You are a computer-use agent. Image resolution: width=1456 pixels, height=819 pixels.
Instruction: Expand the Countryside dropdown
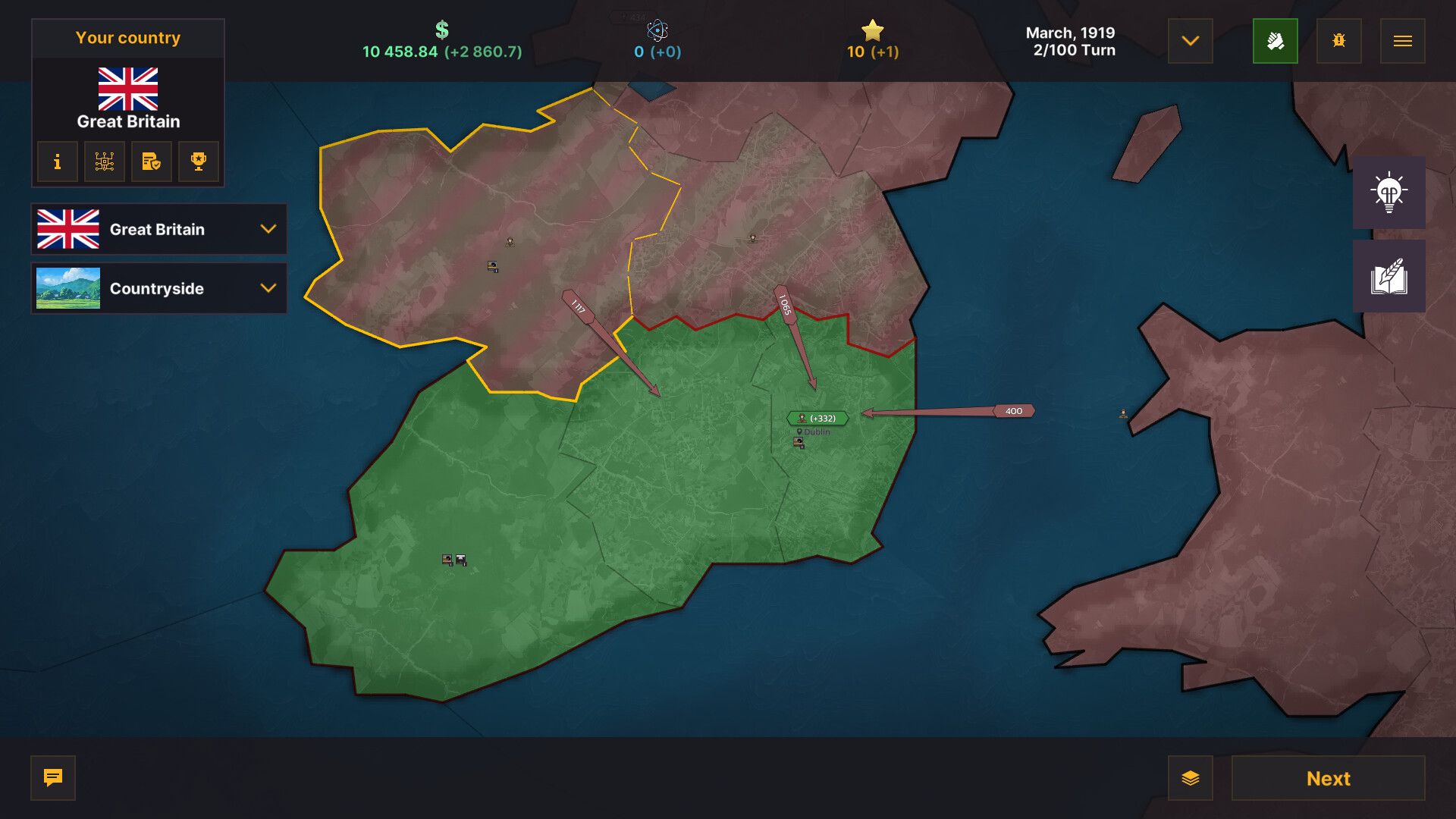click(158, 288)
